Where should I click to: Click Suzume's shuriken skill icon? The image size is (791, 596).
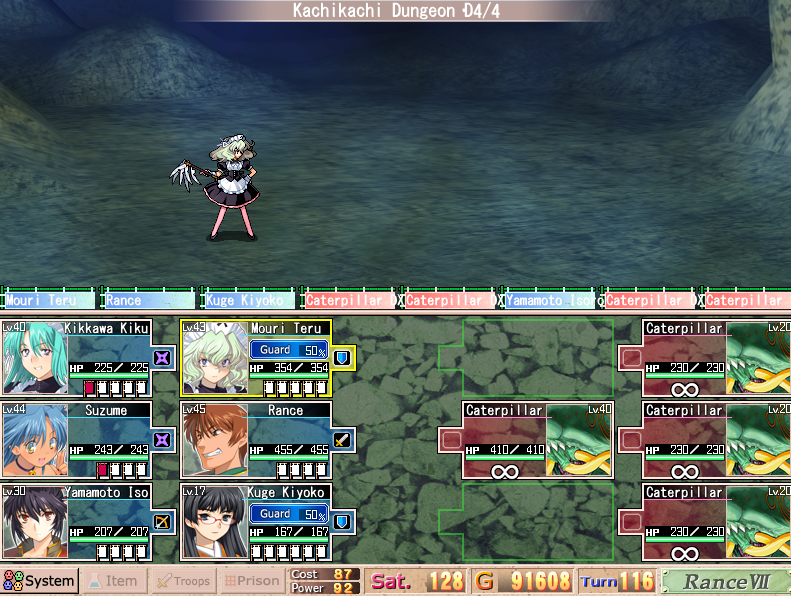coord(163,439)
